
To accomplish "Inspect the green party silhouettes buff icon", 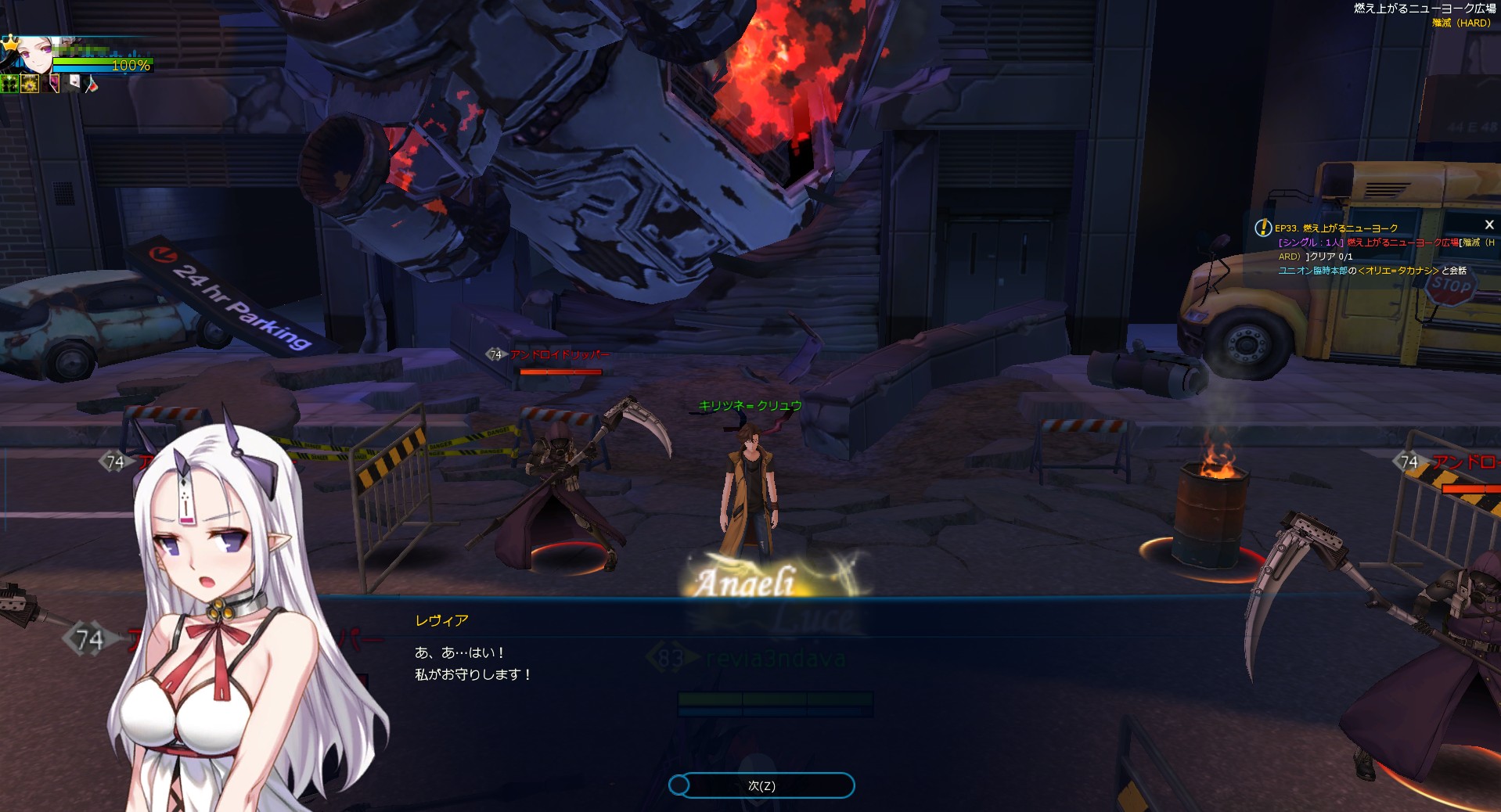I will pyautogui.click(x=10, y=84).
